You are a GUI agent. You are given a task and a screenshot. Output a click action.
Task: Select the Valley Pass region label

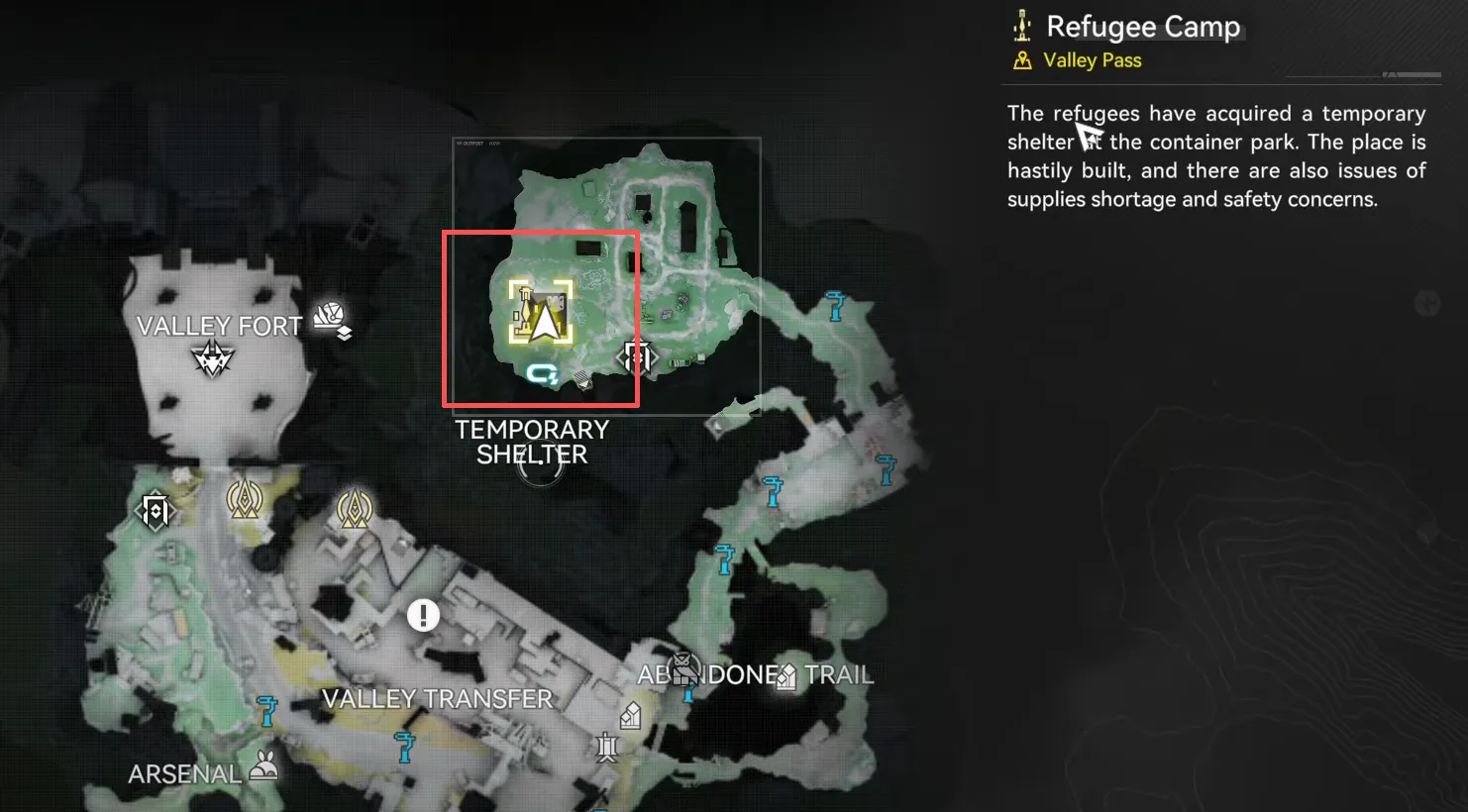pos(1092,60)
